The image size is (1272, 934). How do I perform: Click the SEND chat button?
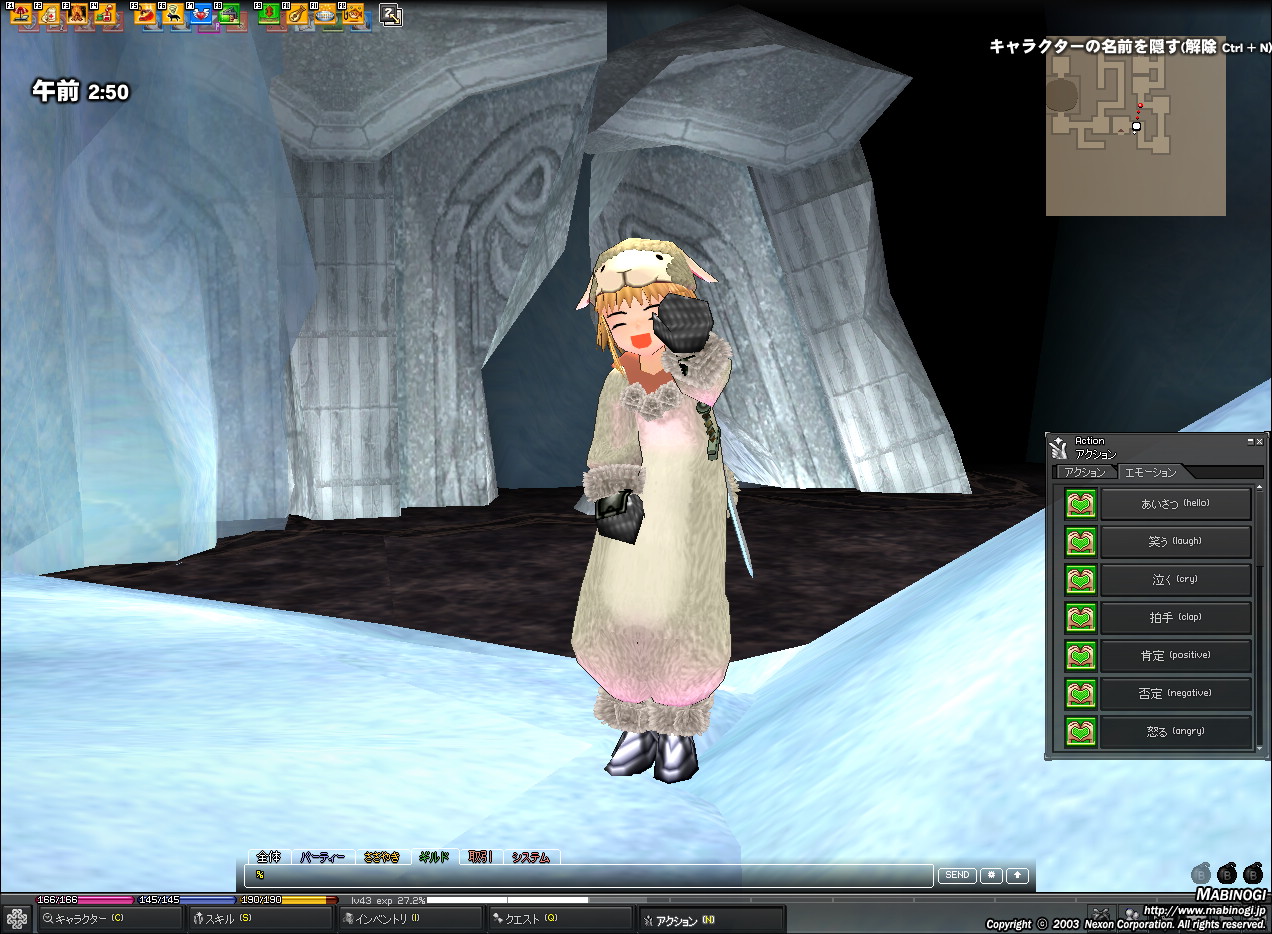coord(957,875)
